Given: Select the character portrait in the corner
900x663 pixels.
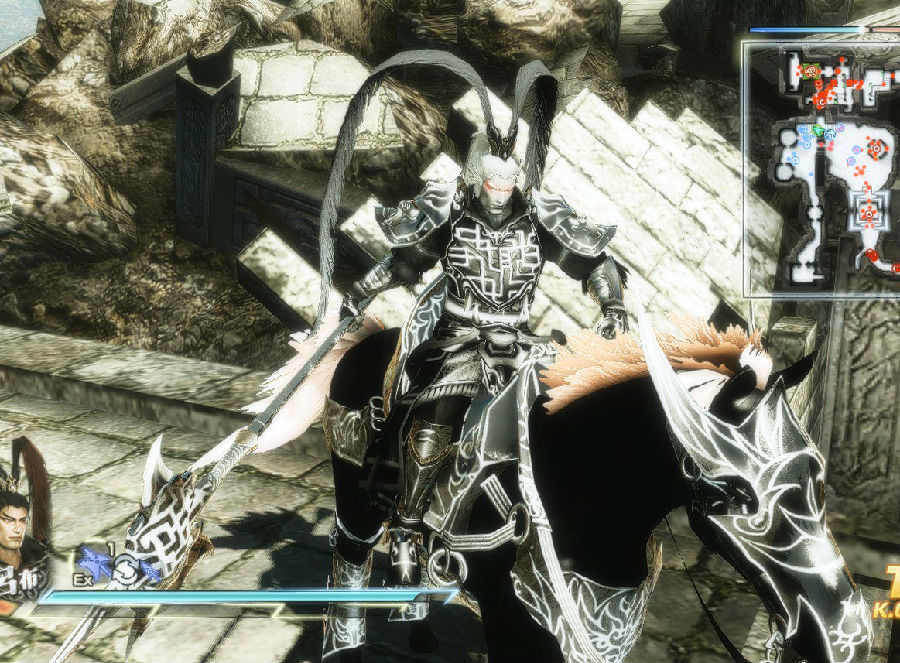Looking at the screenshot, I should pyautogui.click(x=22, y=530).
